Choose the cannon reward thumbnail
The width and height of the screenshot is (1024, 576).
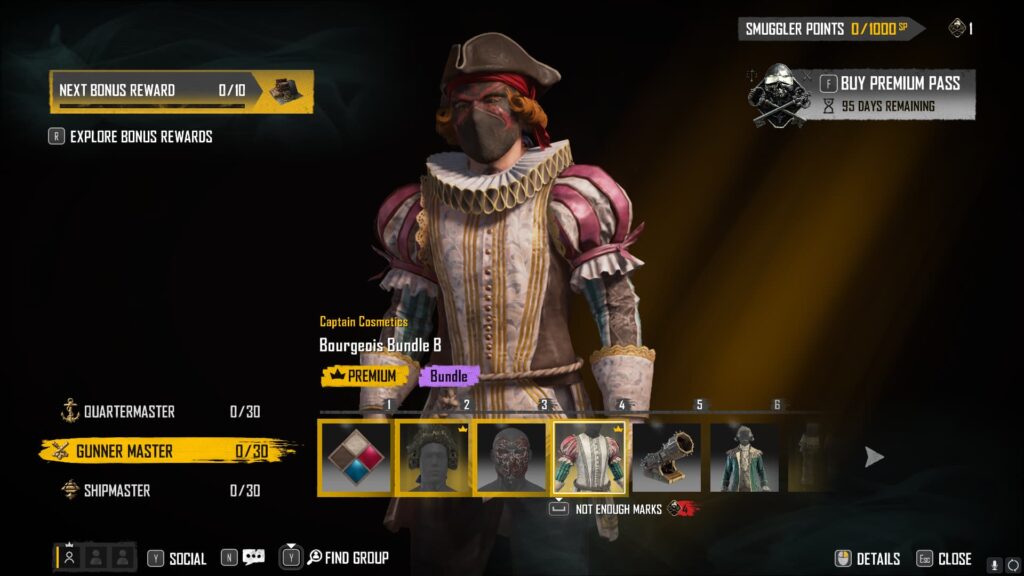667,458
